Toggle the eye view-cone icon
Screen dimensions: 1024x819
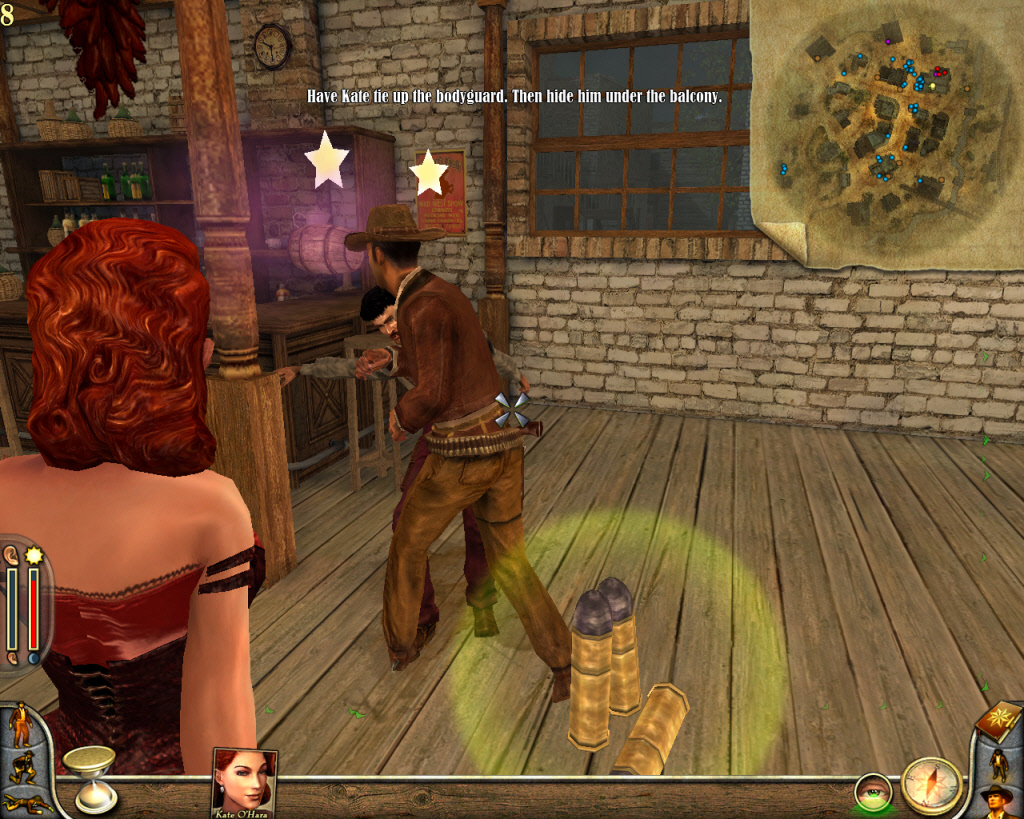871,794
